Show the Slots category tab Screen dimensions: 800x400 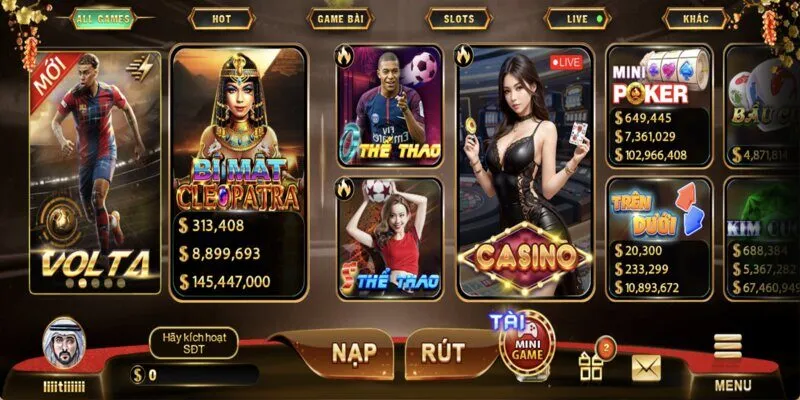point(460,19)
